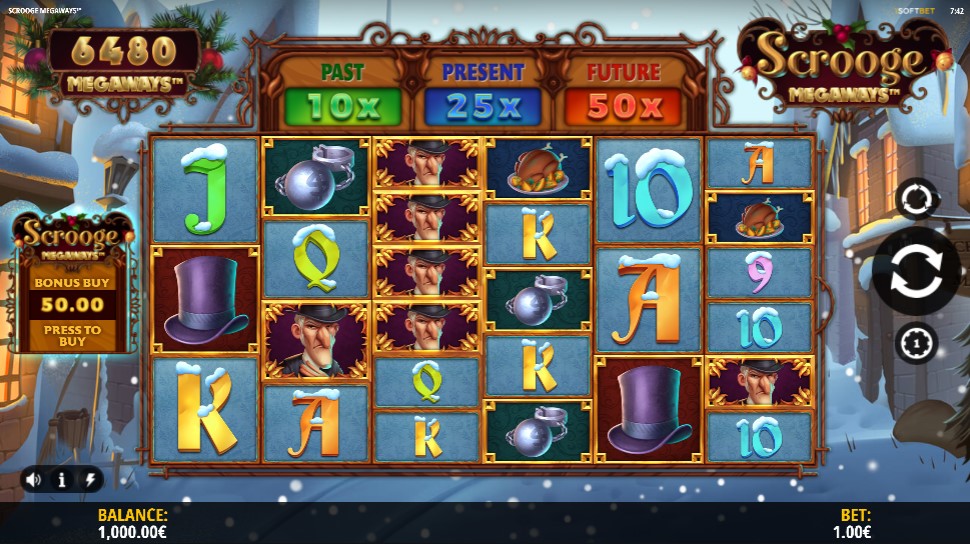Open the bet chip selector
The height and width of the screenshot is (544, 970).
click(916, 343)
